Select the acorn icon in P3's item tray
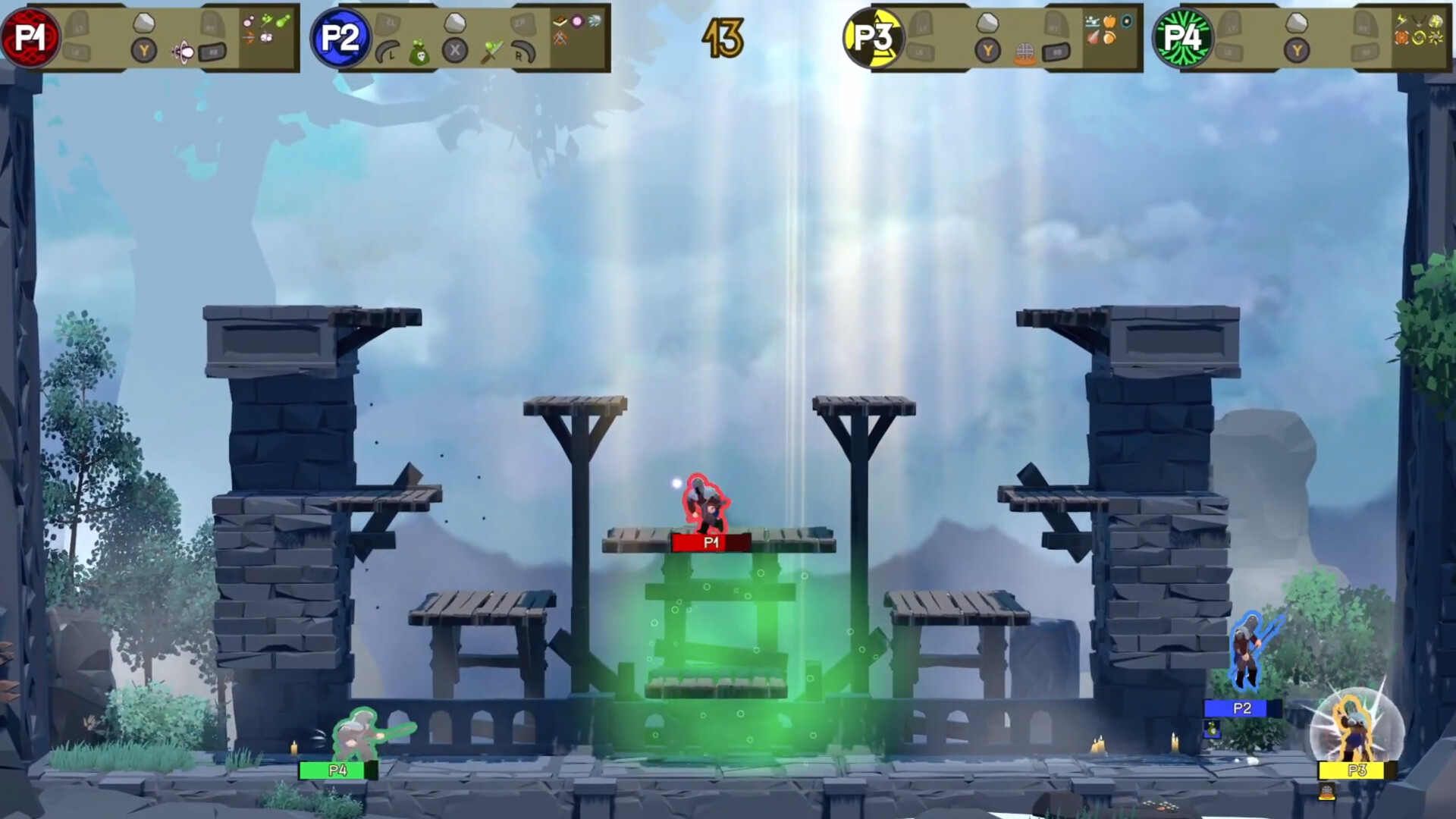The height and width of the screenshot is (819, 1456). point(1111,38)
